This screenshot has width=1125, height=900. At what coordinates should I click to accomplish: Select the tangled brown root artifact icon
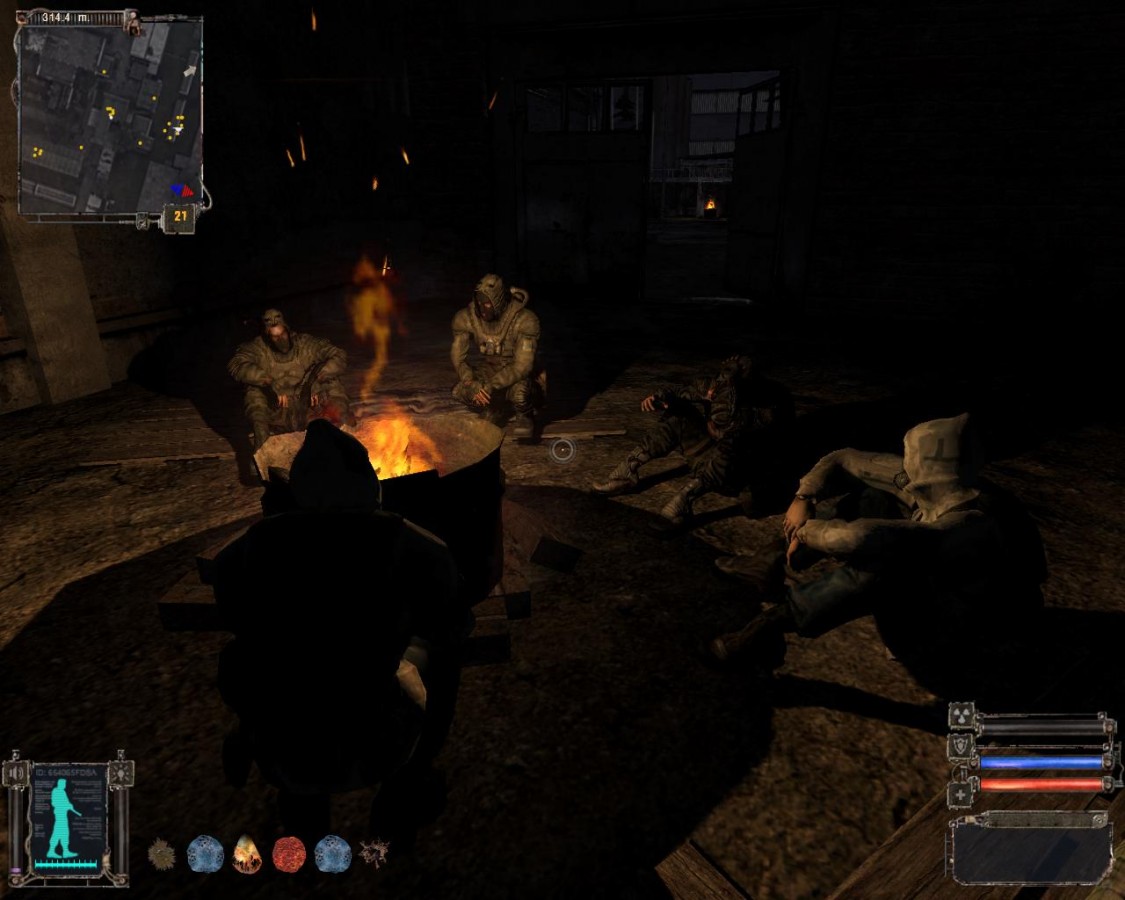coord(375,853)
